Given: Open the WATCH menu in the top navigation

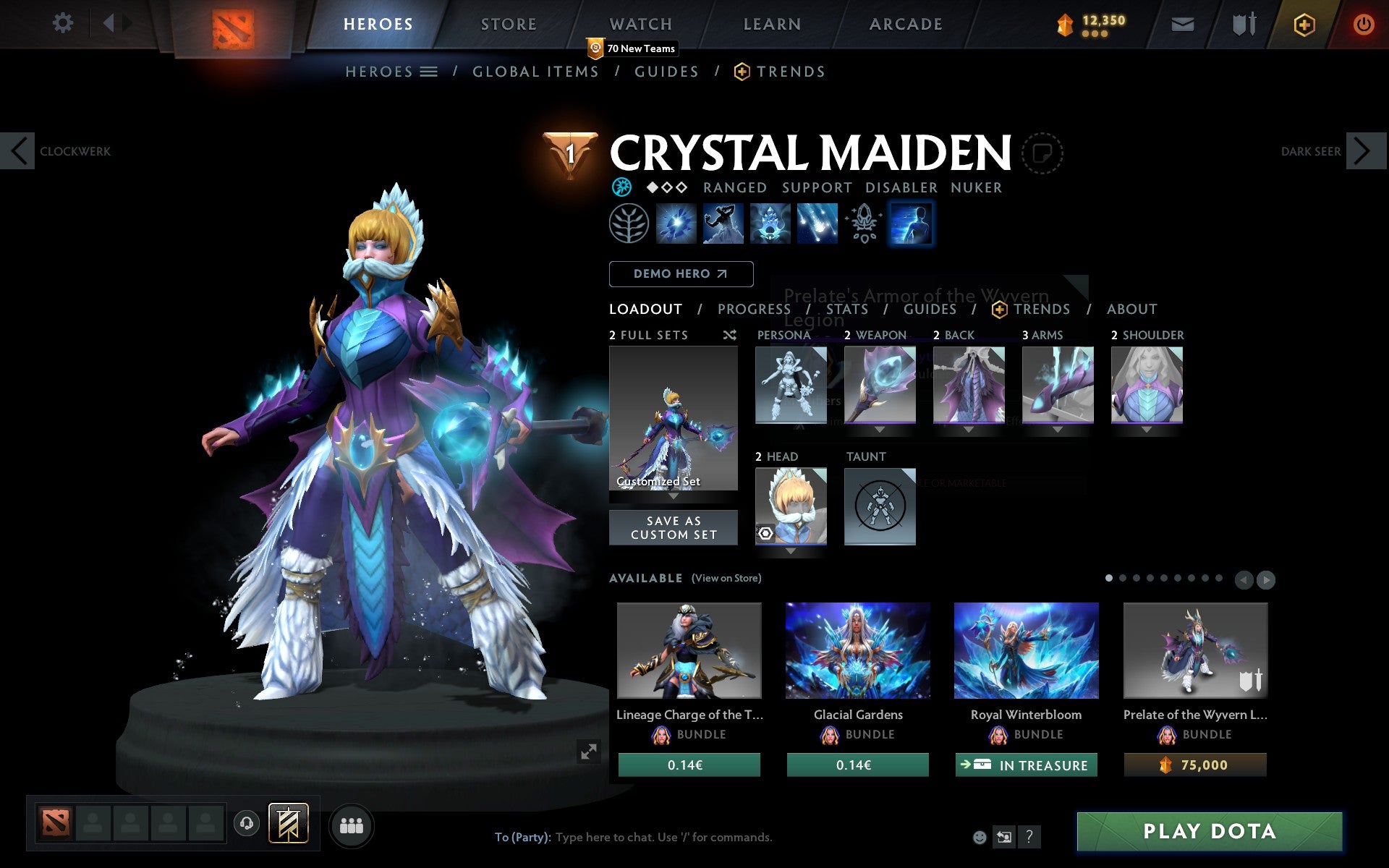Looking at the screenshot, I should [x=640, y=23].
